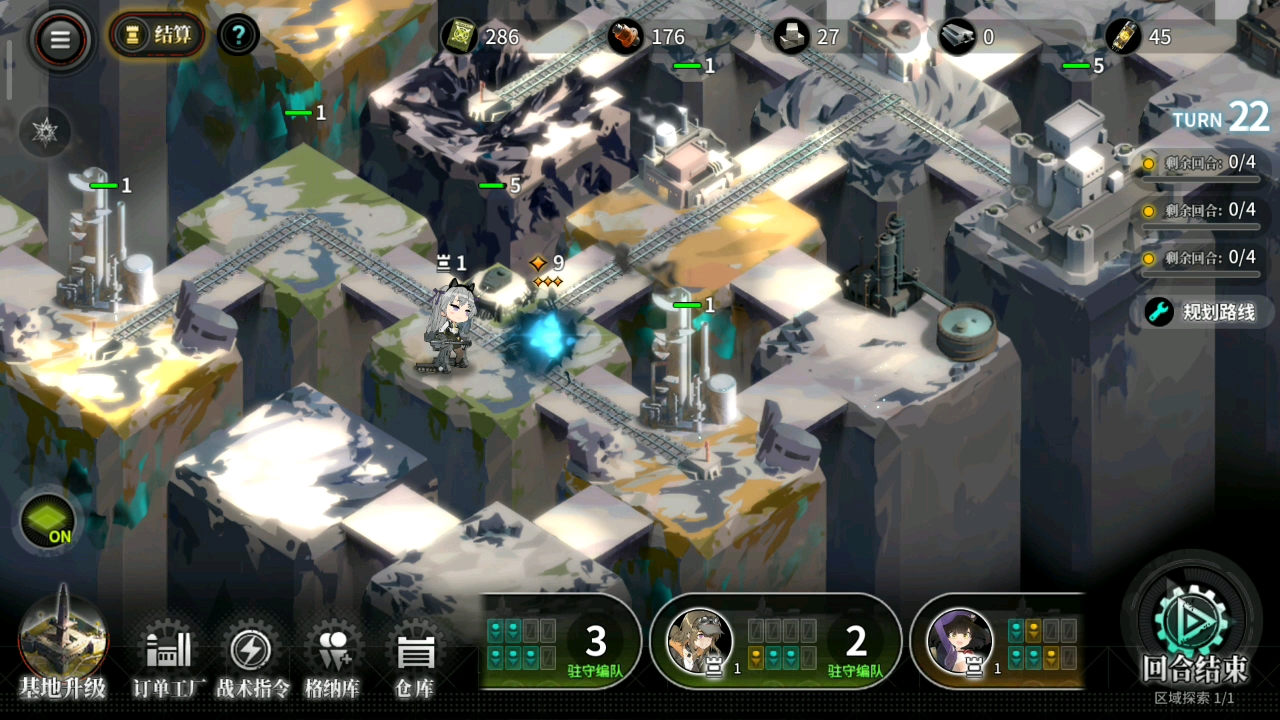Screen dimensions: 1280x720
Task: Open the hamburger main menu
Action: (61, 39)
